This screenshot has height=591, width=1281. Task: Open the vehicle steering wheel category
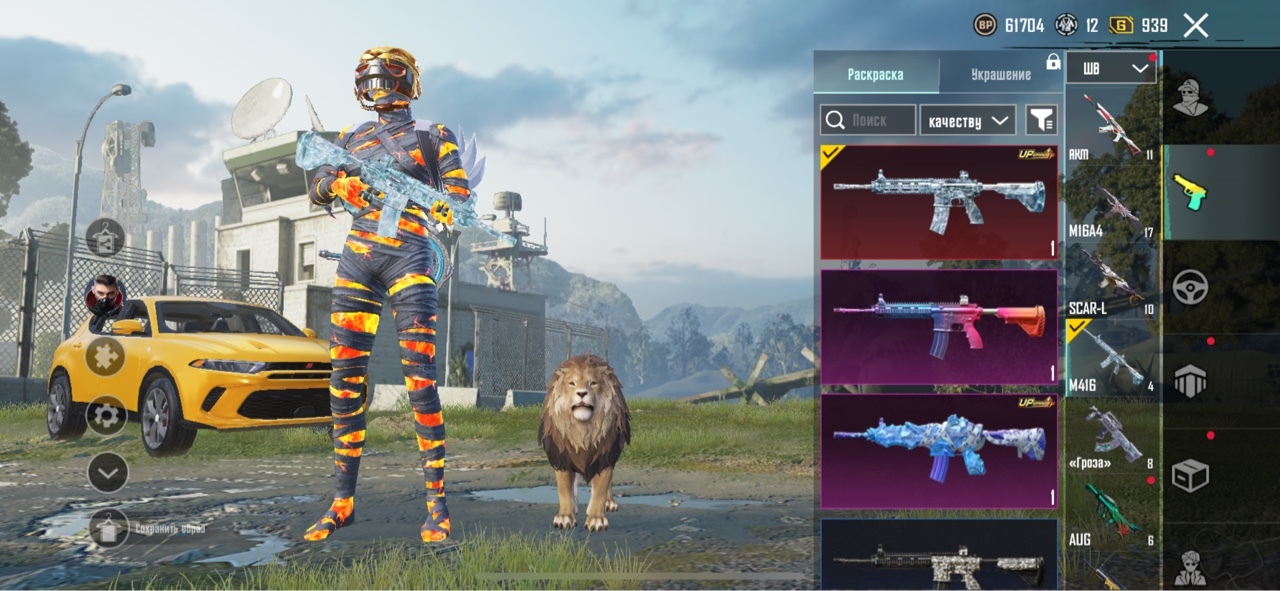[1190, 287]
